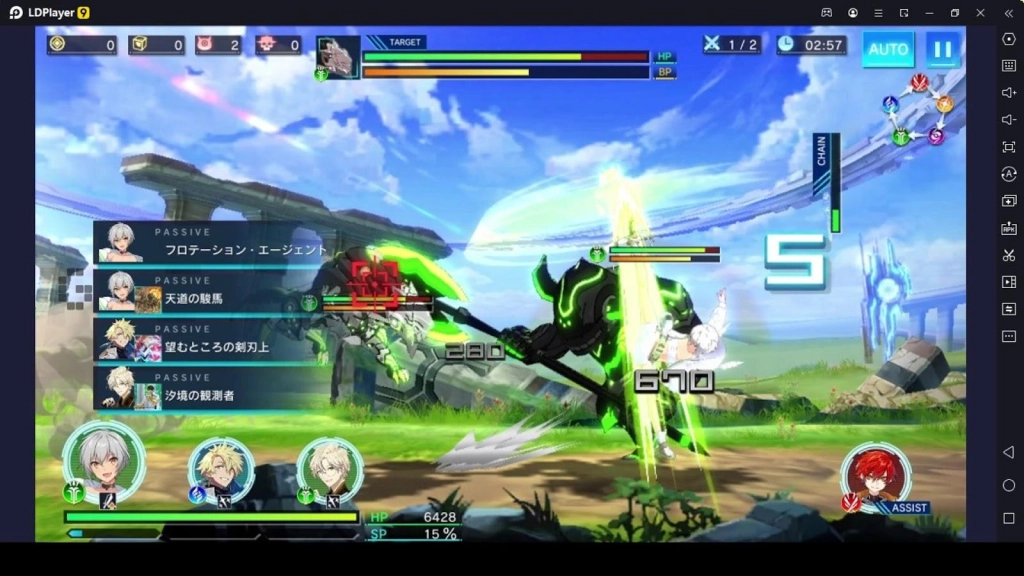Tap the enemy TARGET portrait
1024x576 pixels.
(x=338, y=57)
